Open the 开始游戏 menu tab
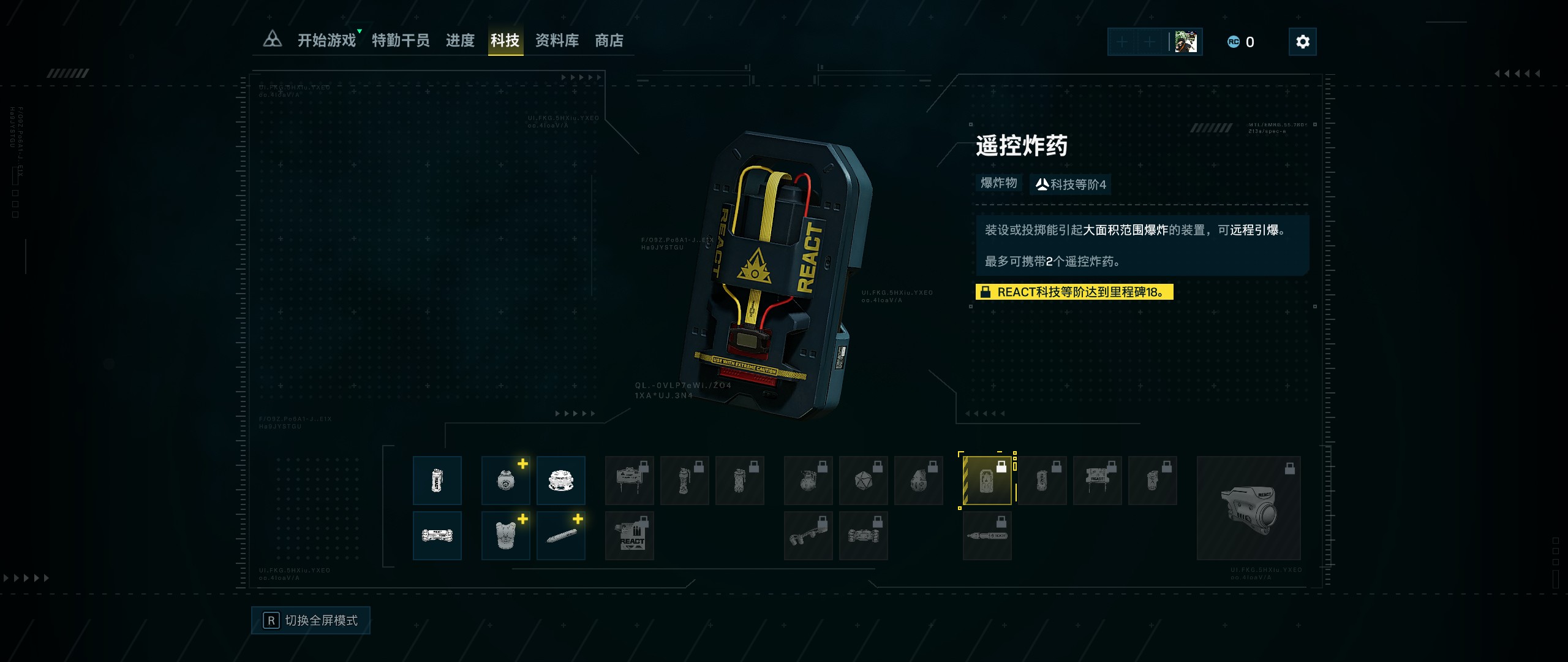The height and width of the screenshot is (662, 1568). (x=326, y=40)
